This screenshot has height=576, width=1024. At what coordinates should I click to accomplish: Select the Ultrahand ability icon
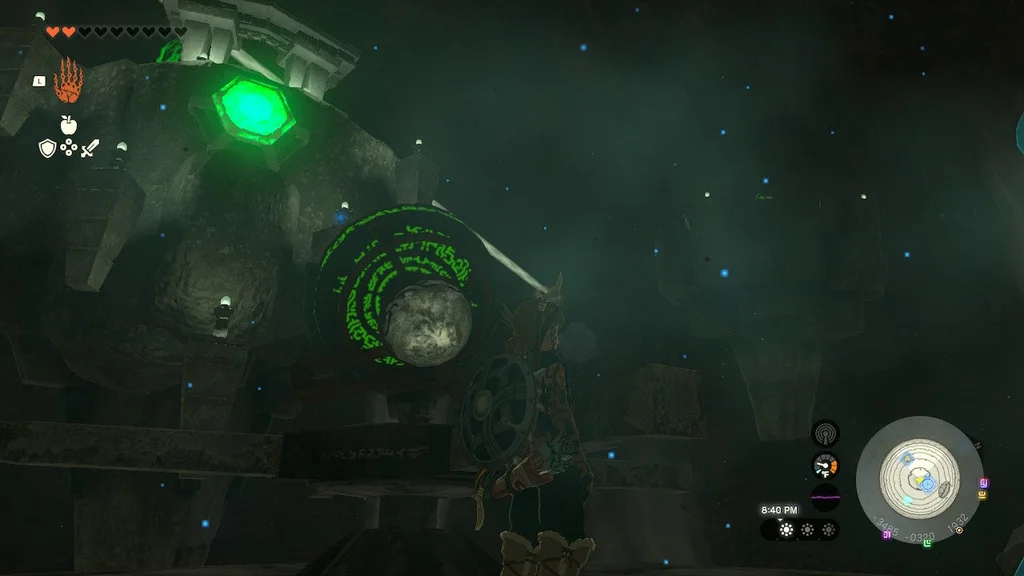(x=67, y=81)
